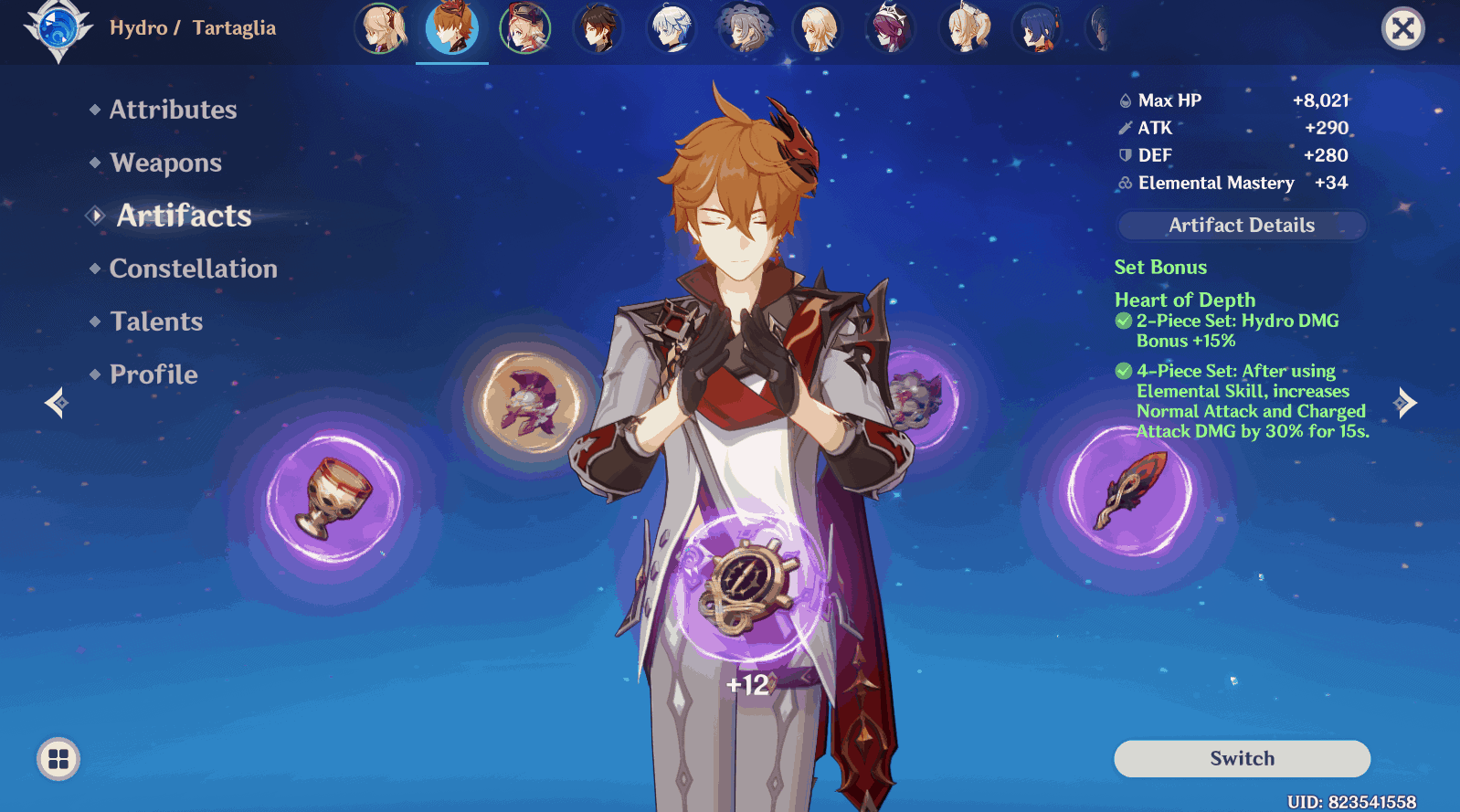The image size is (1460, 812).
Task: Select Tartaglia's portrait at the top
Action: (452, 28)
